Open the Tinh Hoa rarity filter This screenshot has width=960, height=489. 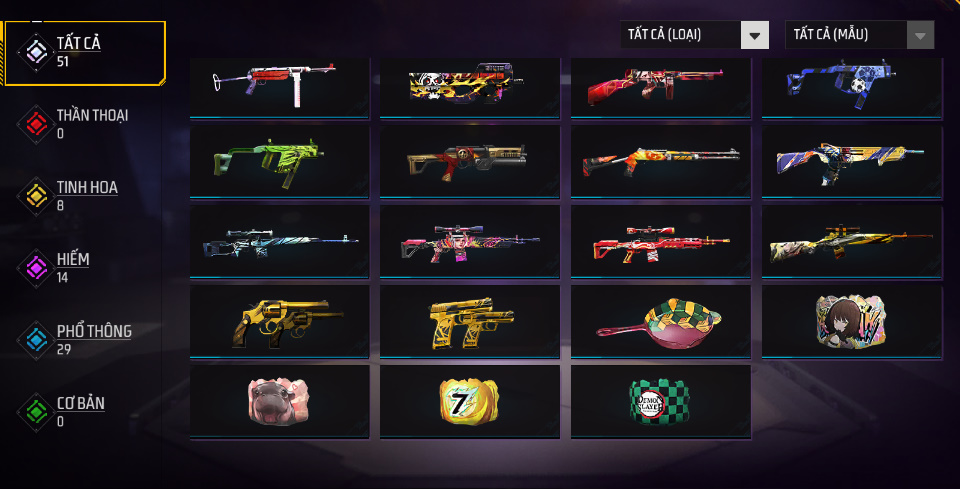84,194
